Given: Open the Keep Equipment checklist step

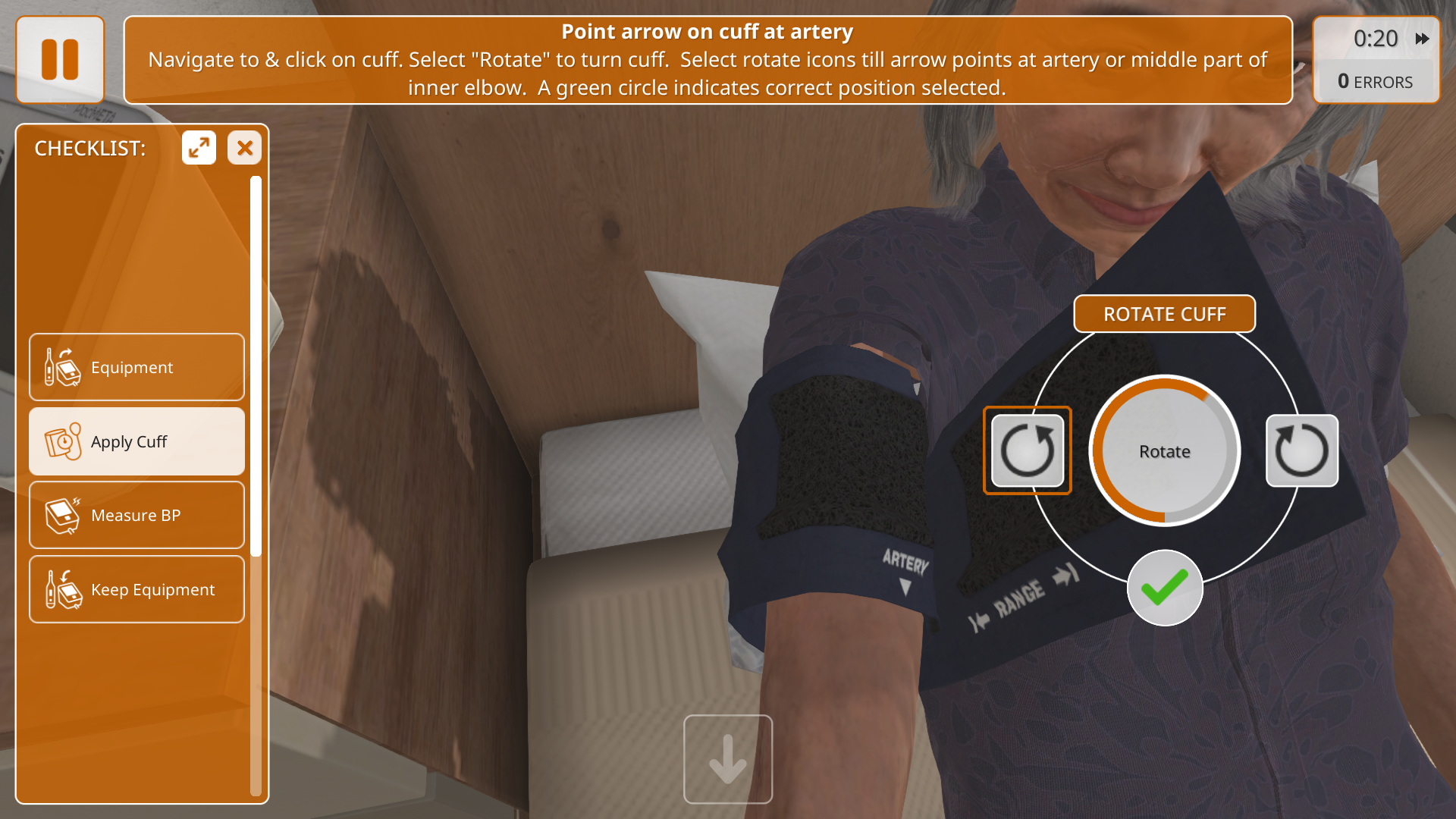Looking at the screenshot, I should (x=136, y=589).
